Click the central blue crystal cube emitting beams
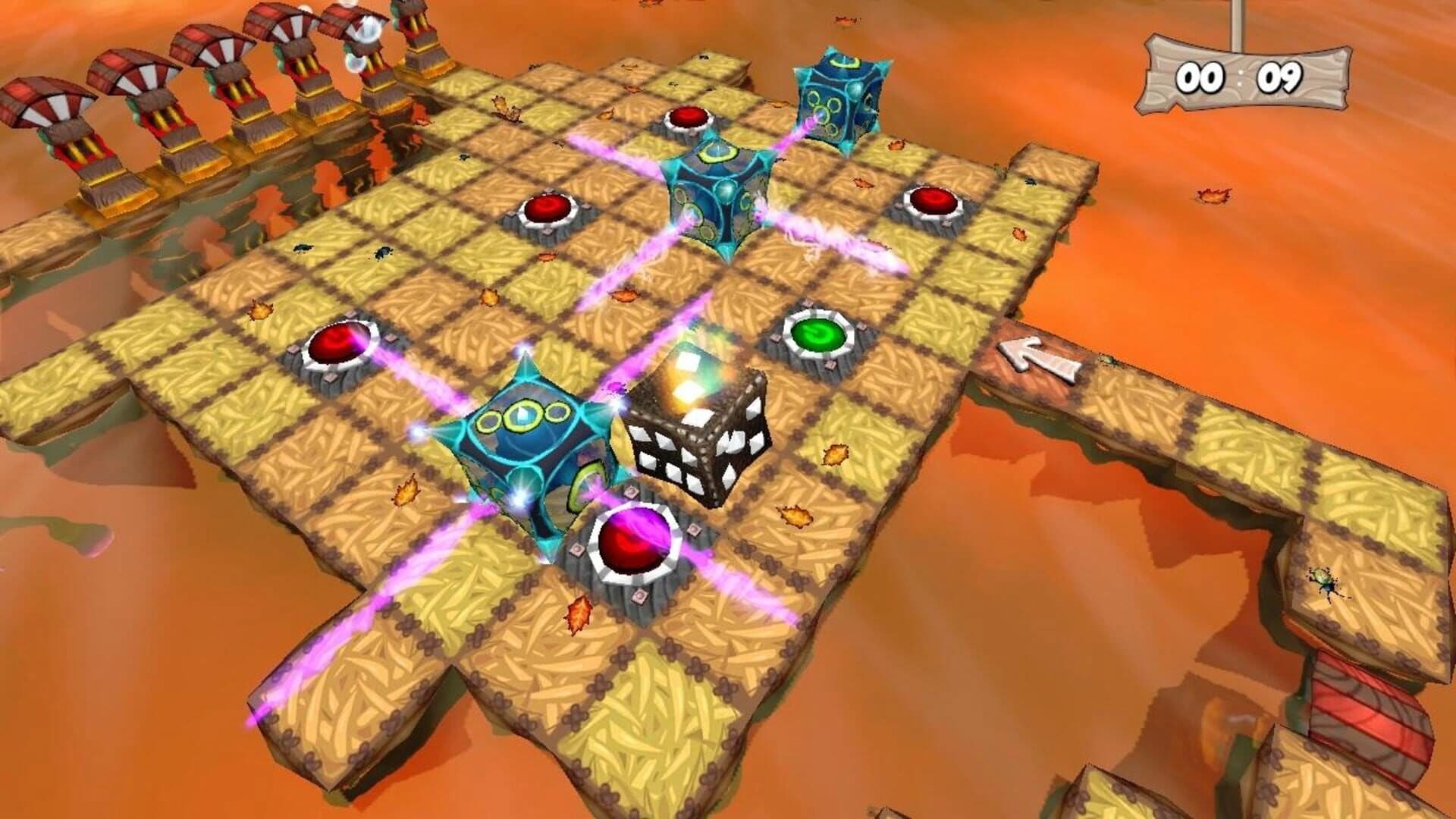 click(x=724, y=193)
